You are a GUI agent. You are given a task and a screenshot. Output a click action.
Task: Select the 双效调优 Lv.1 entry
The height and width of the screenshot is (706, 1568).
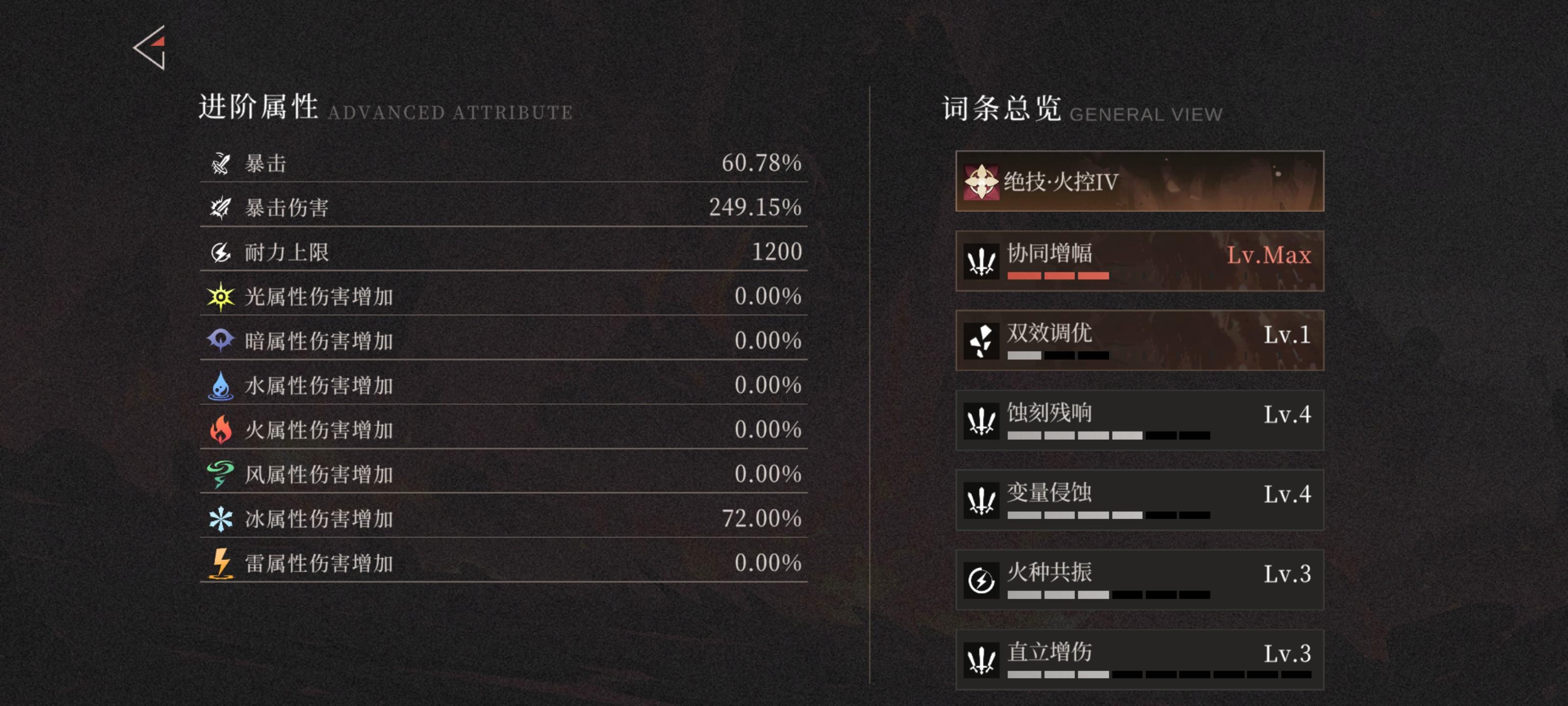click(x=1140, y=341)
